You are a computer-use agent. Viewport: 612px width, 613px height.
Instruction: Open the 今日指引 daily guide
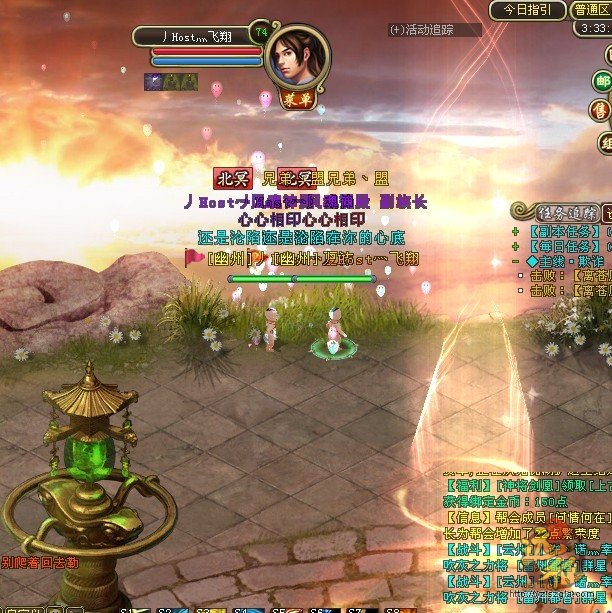527,10
